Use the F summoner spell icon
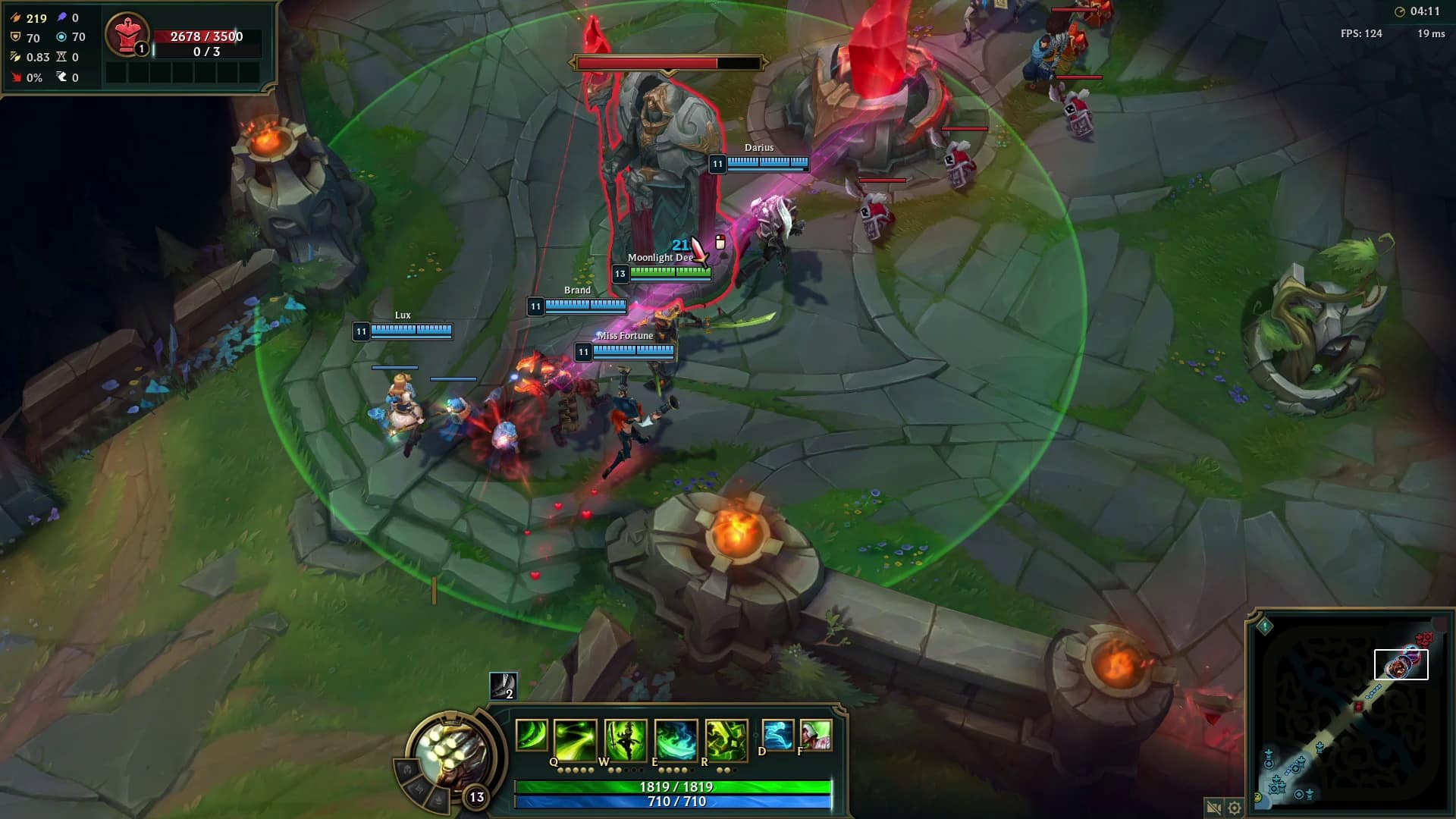This screenshot has height=819, width=1456. coord(816,735)
